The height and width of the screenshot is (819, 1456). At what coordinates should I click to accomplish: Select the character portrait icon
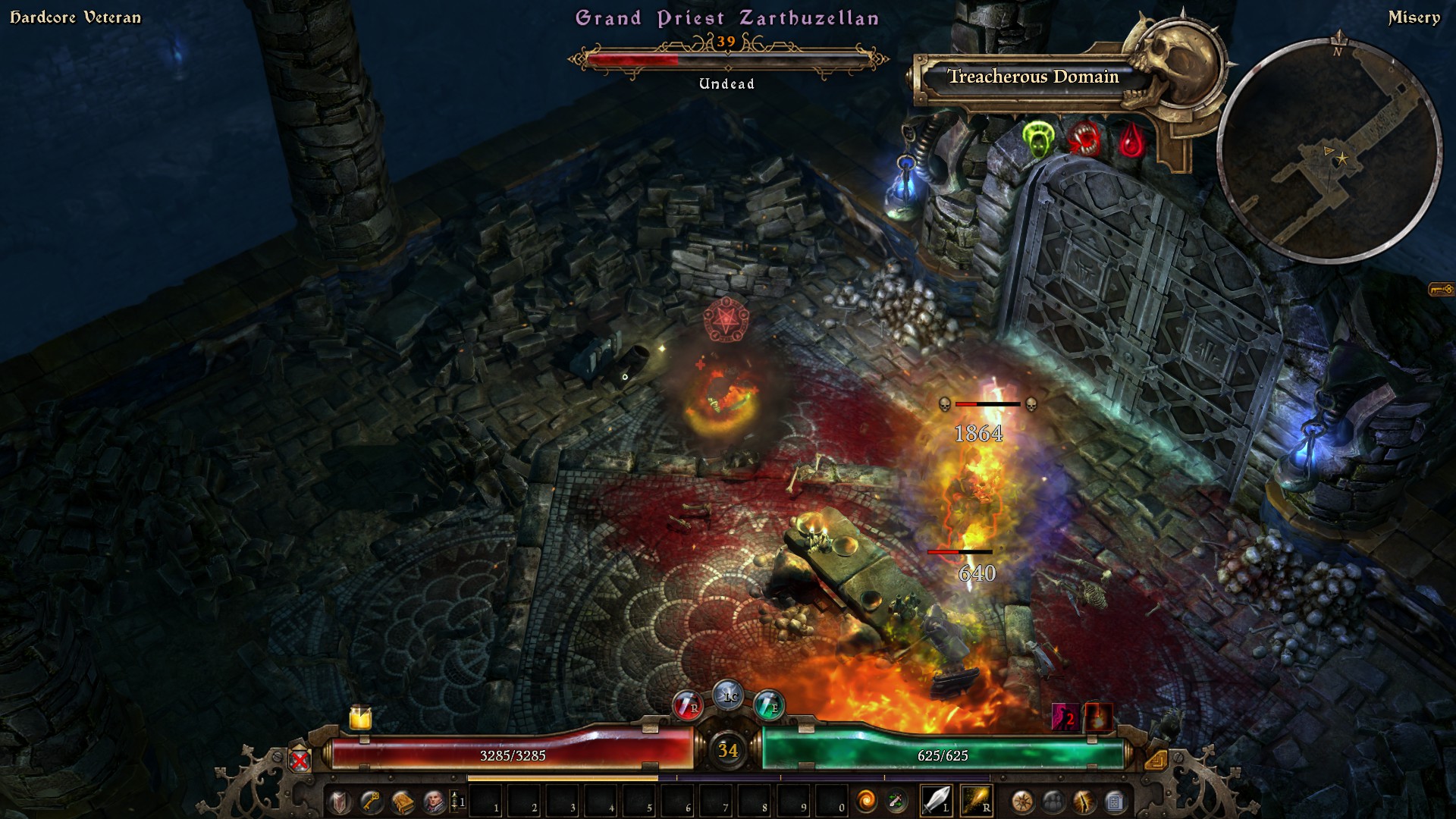pyautogui.click(x=433, y=802)
